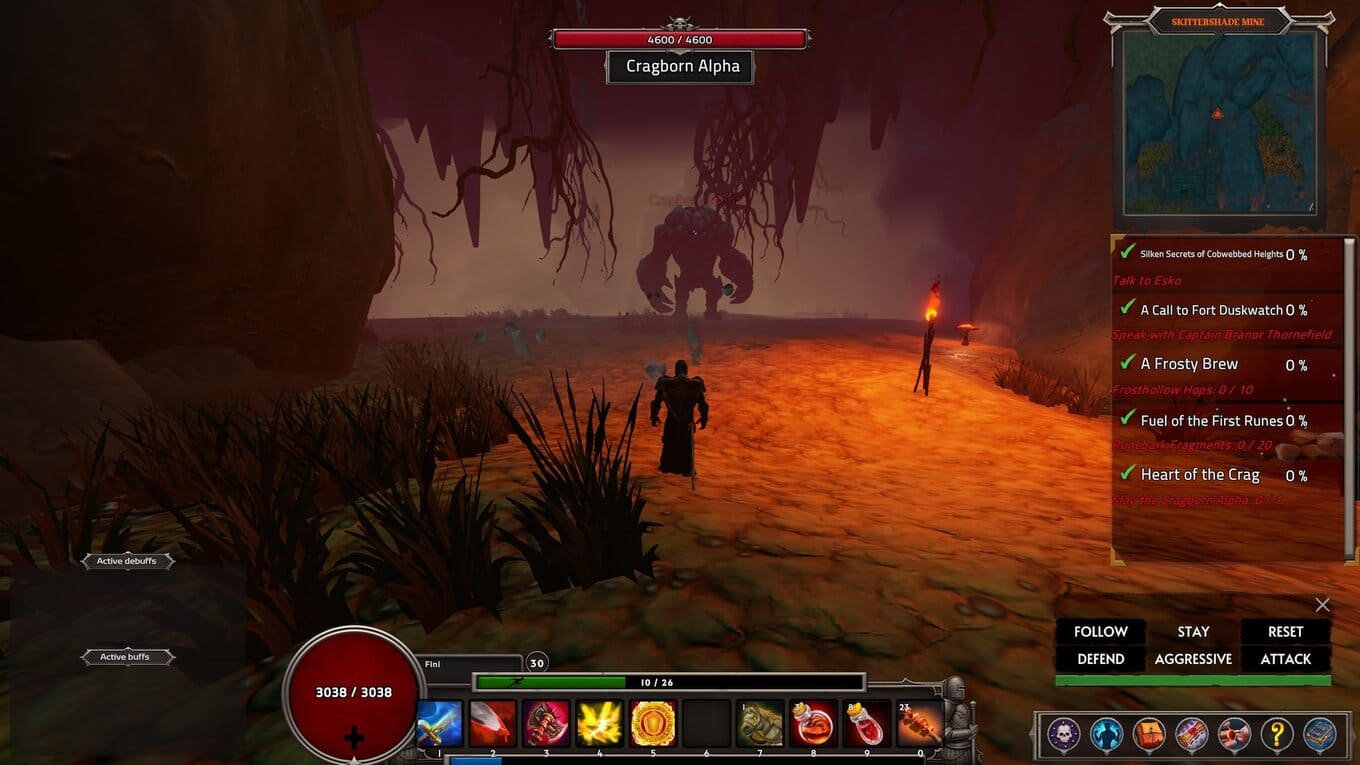This screenshot has height=765, width=1360.
Task: Trigger the yellow lightning burst ability
Action: click(x=600, y=723)
